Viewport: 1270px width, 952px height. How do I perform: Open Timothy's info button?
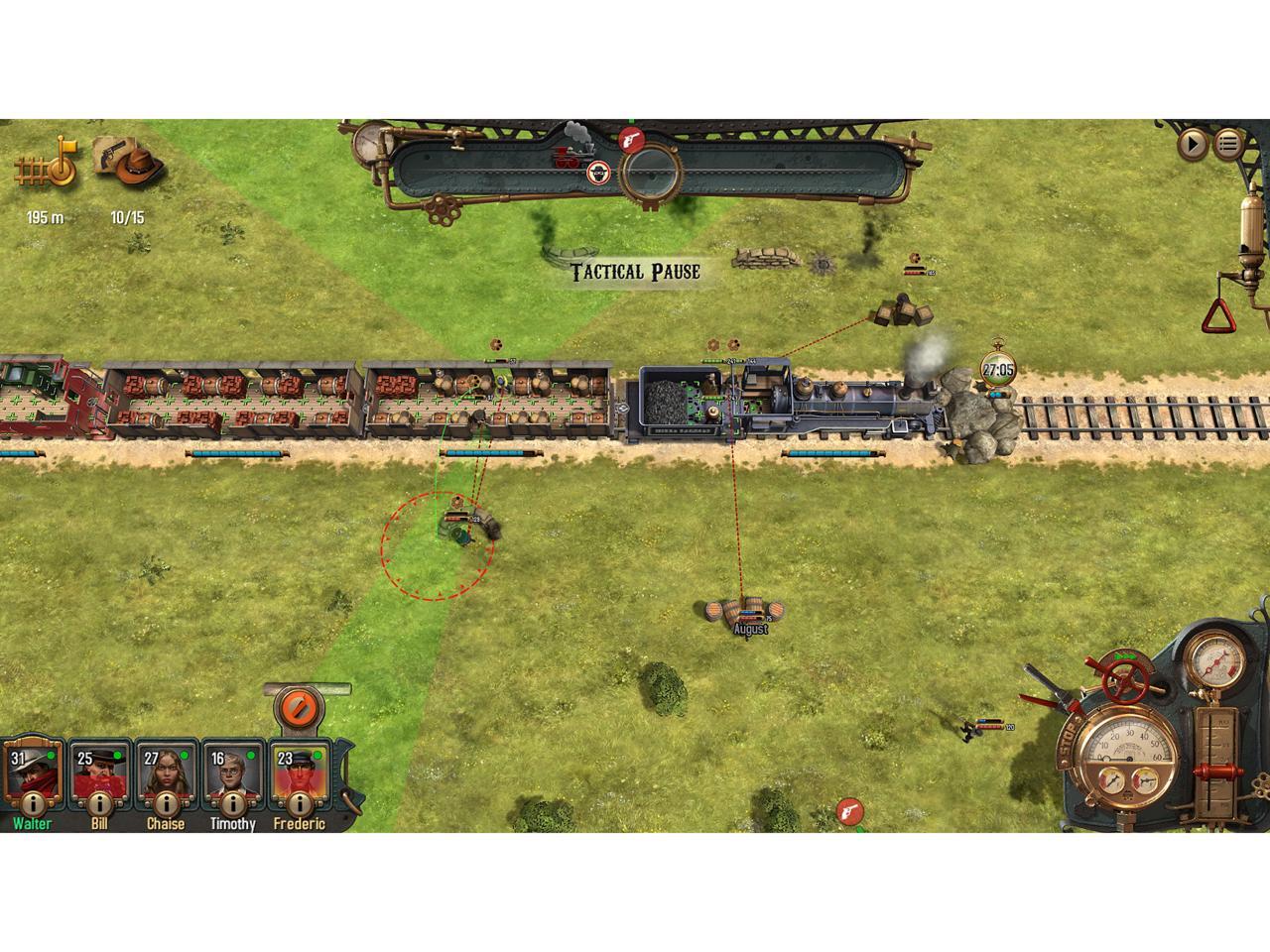[x=233, y=803]
